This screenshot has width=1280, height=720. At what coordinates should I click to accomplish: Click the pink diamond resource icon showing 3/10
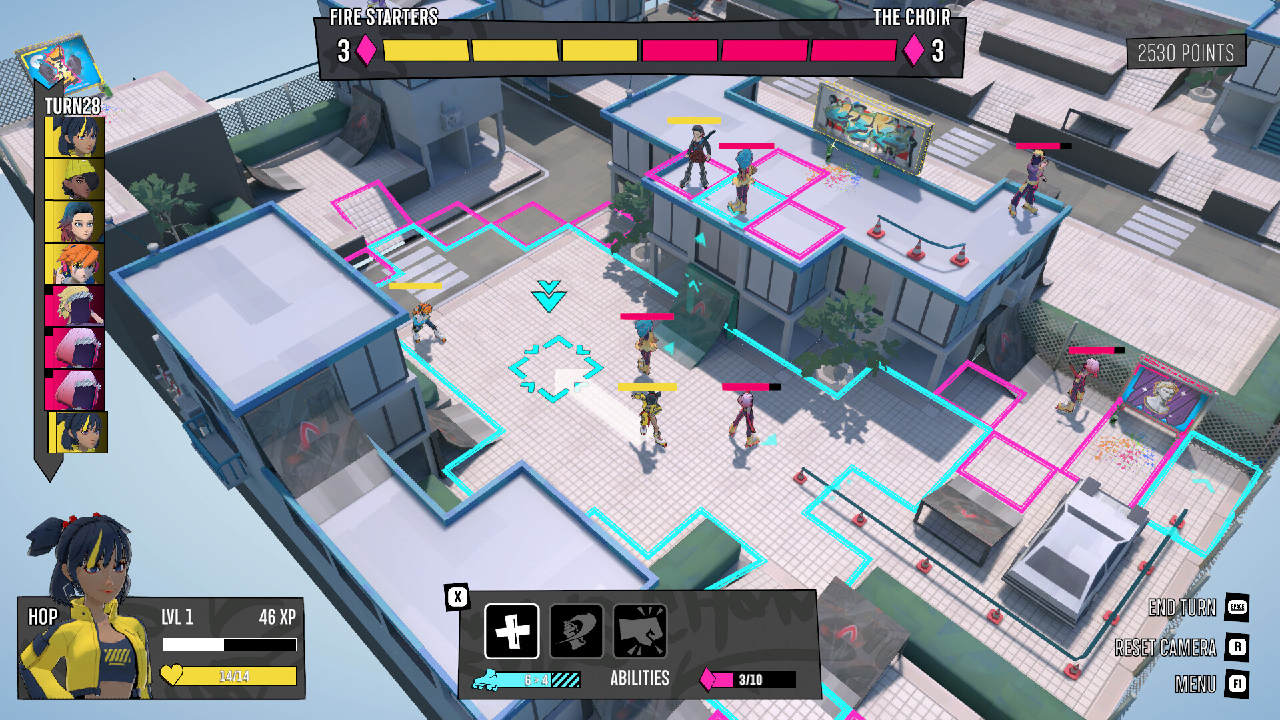coord(710,678)
